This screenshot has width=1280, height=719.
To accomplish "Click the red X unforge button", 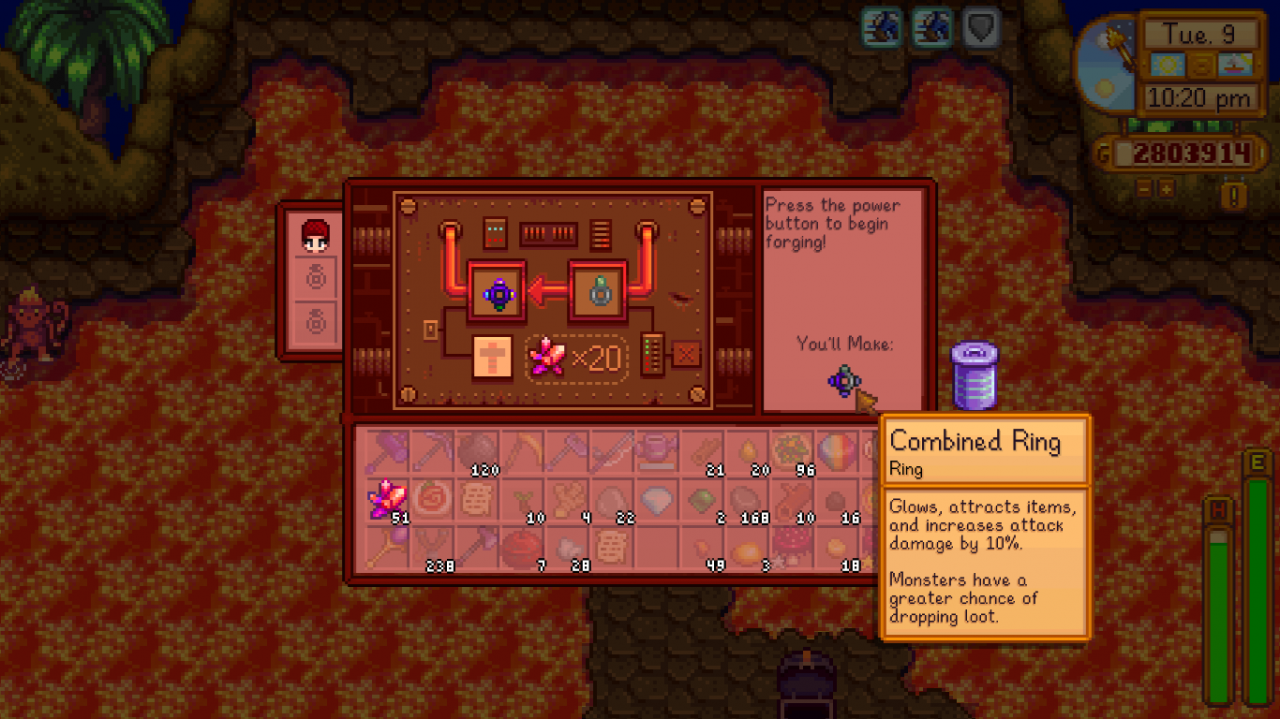I will click(687, 356).
